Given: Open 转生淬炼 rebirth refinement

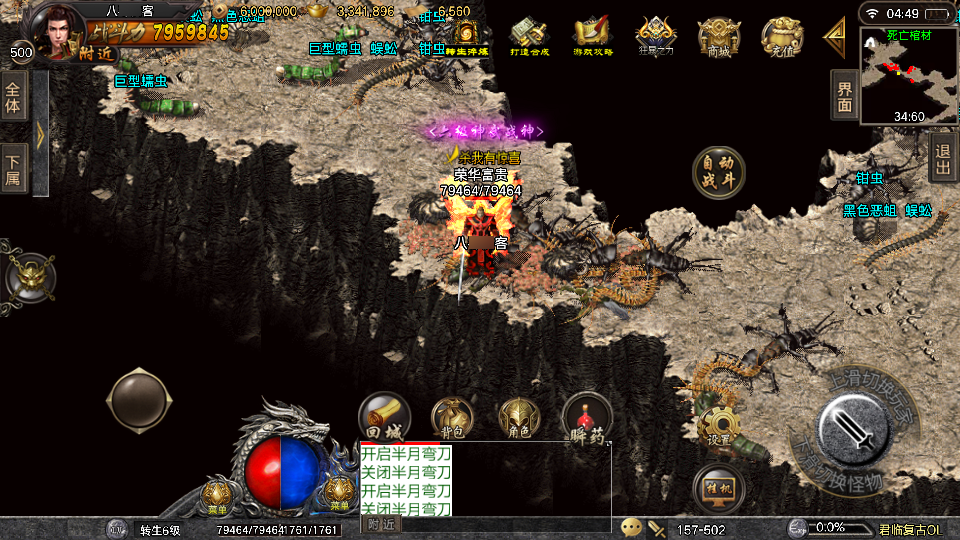Looking at the screenshot, I should (x=466, y=37).
